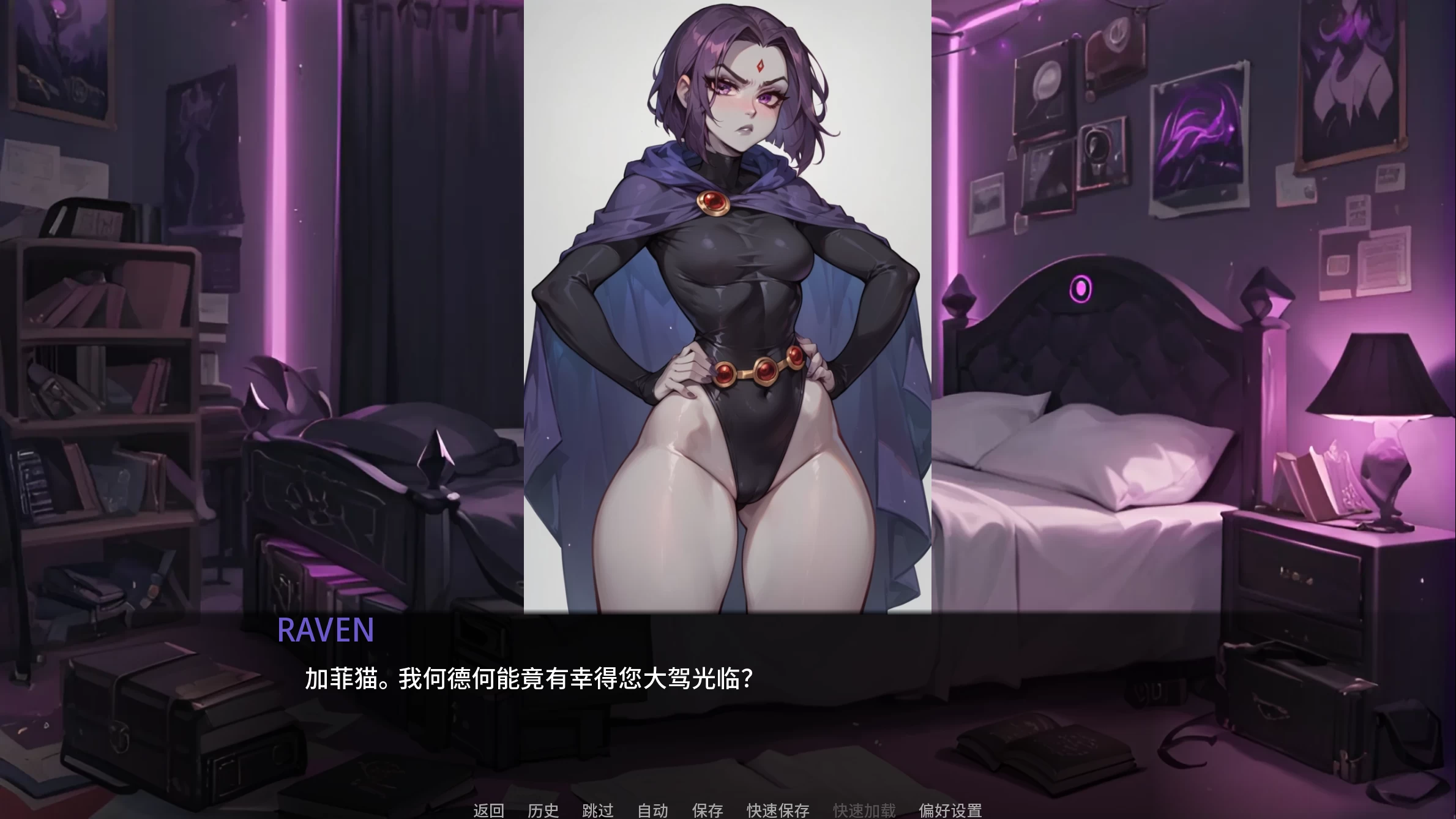
Task: Open the 历史 dialogue history
Action: point(543,810)
